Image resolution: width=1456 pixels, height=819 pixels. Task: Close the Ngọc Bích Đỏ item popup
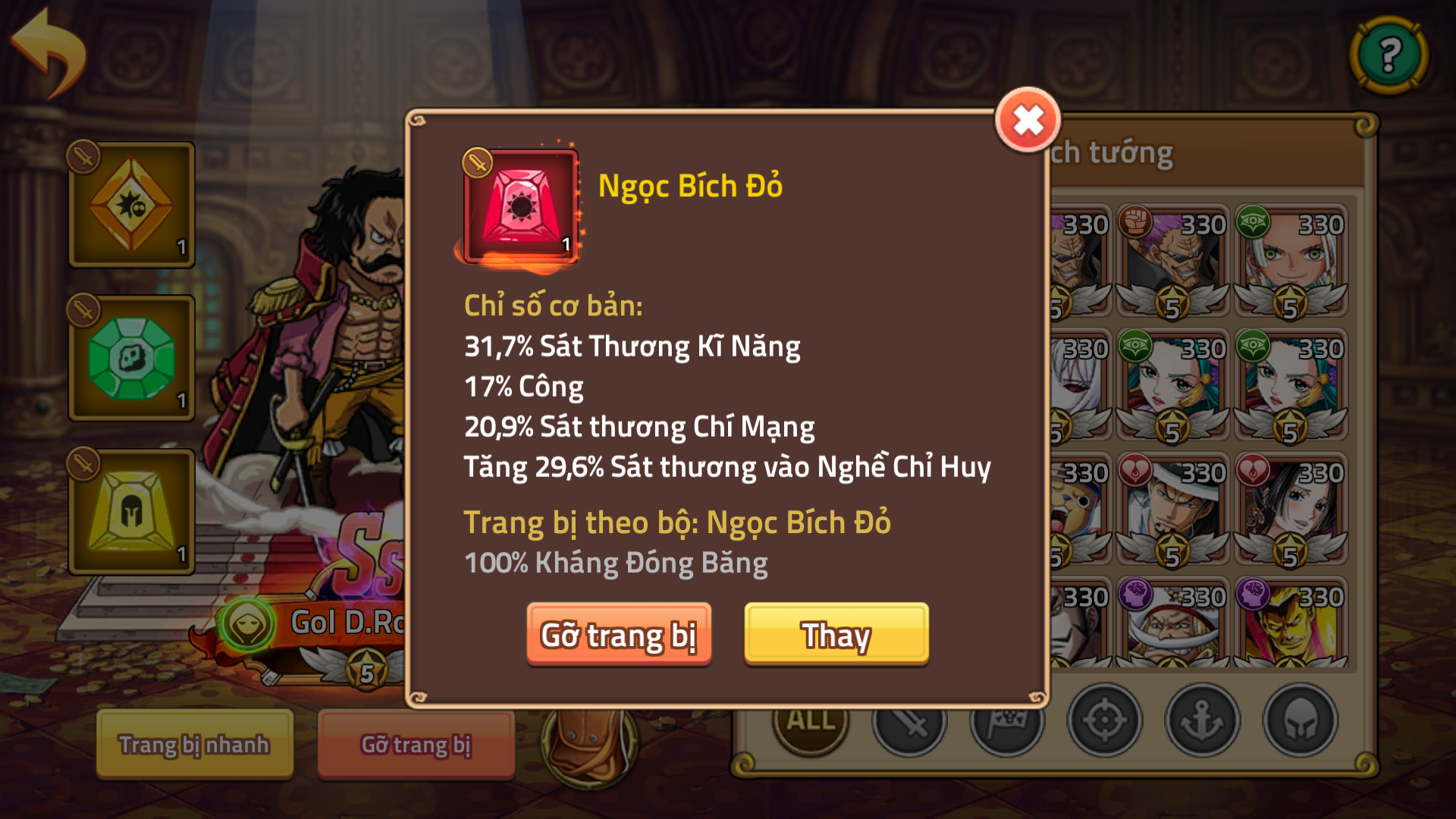pyautogui.click(x=1028, y=118)
